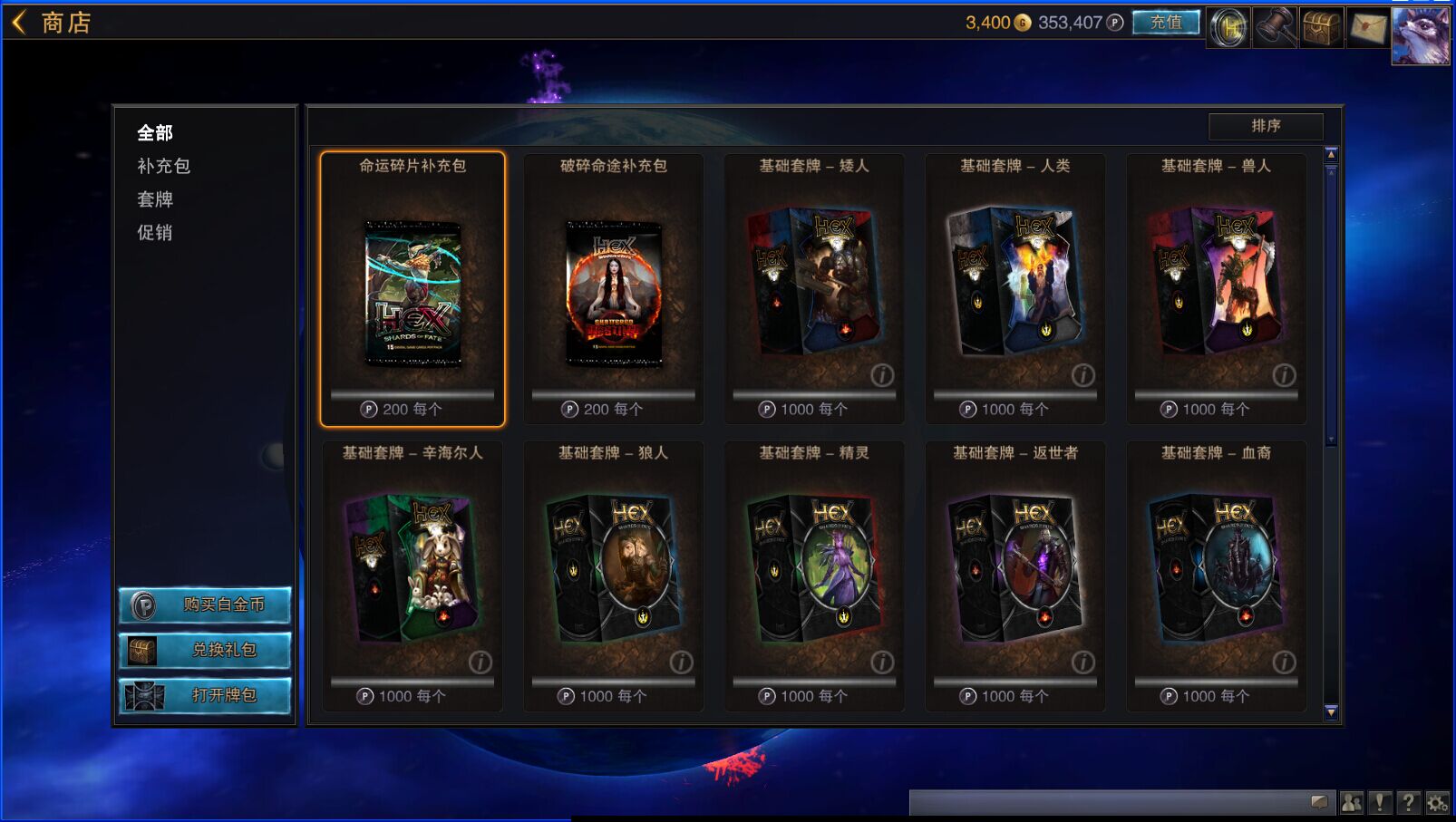
Task: Open the 促销 category
Action: (155, 233)
